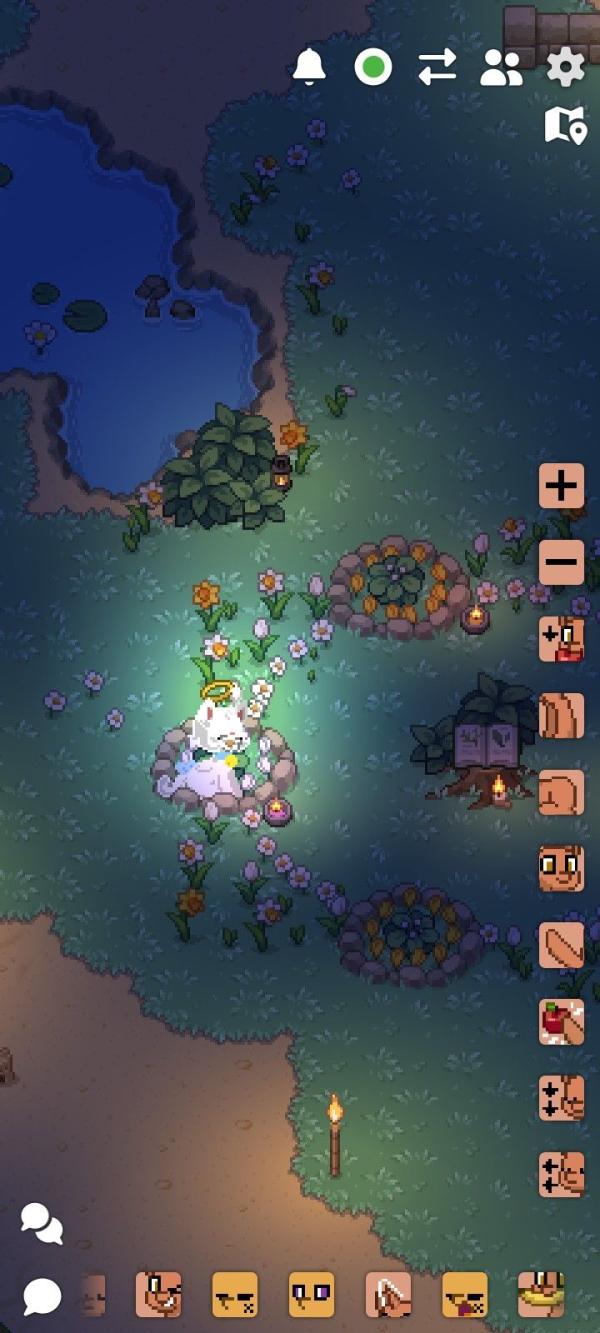
Task: Toggle the green online status indicator
Action: pos(373,68)
